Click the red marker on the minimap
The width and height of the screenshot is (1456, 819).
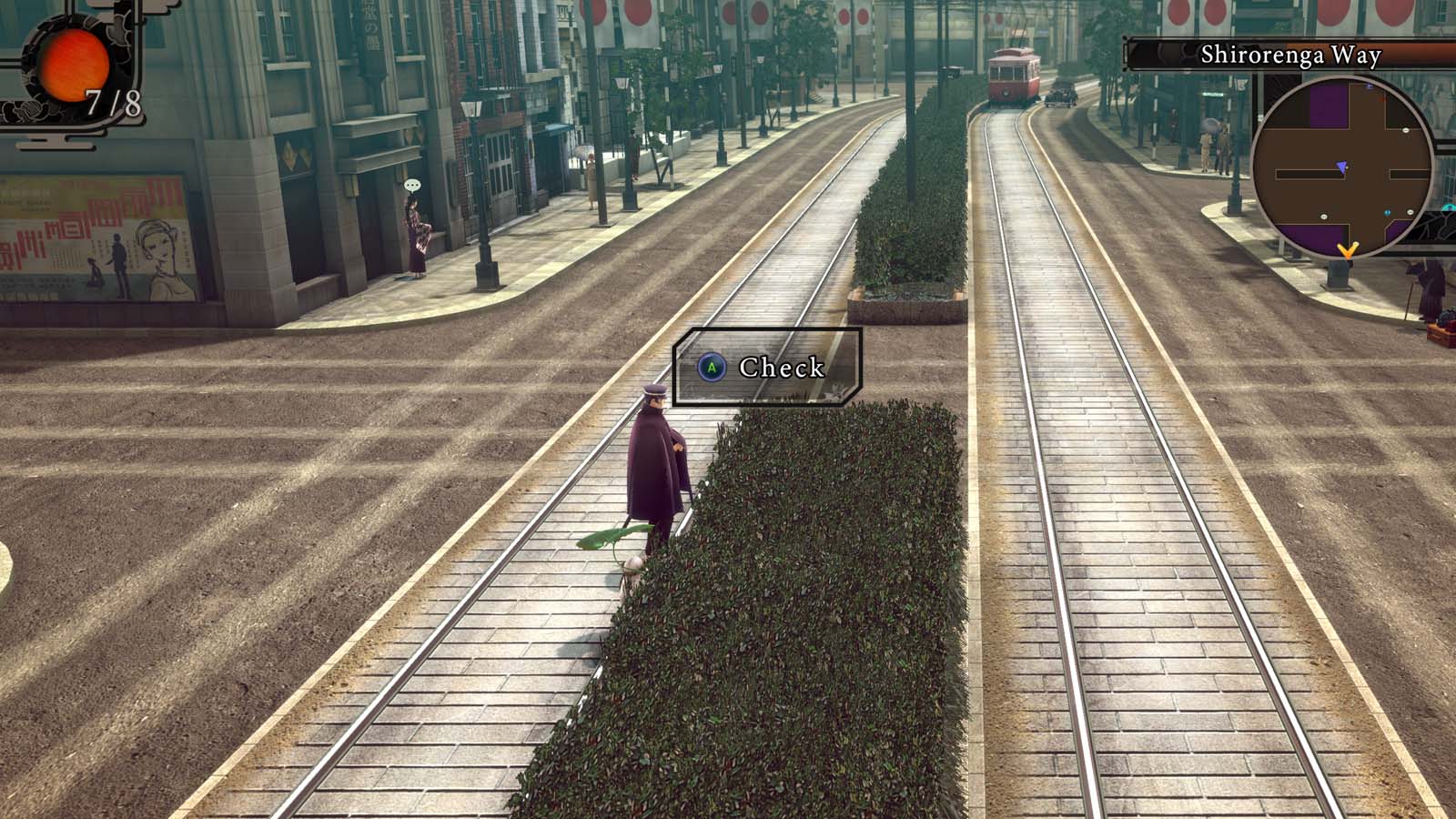[x=1382, y=99]
